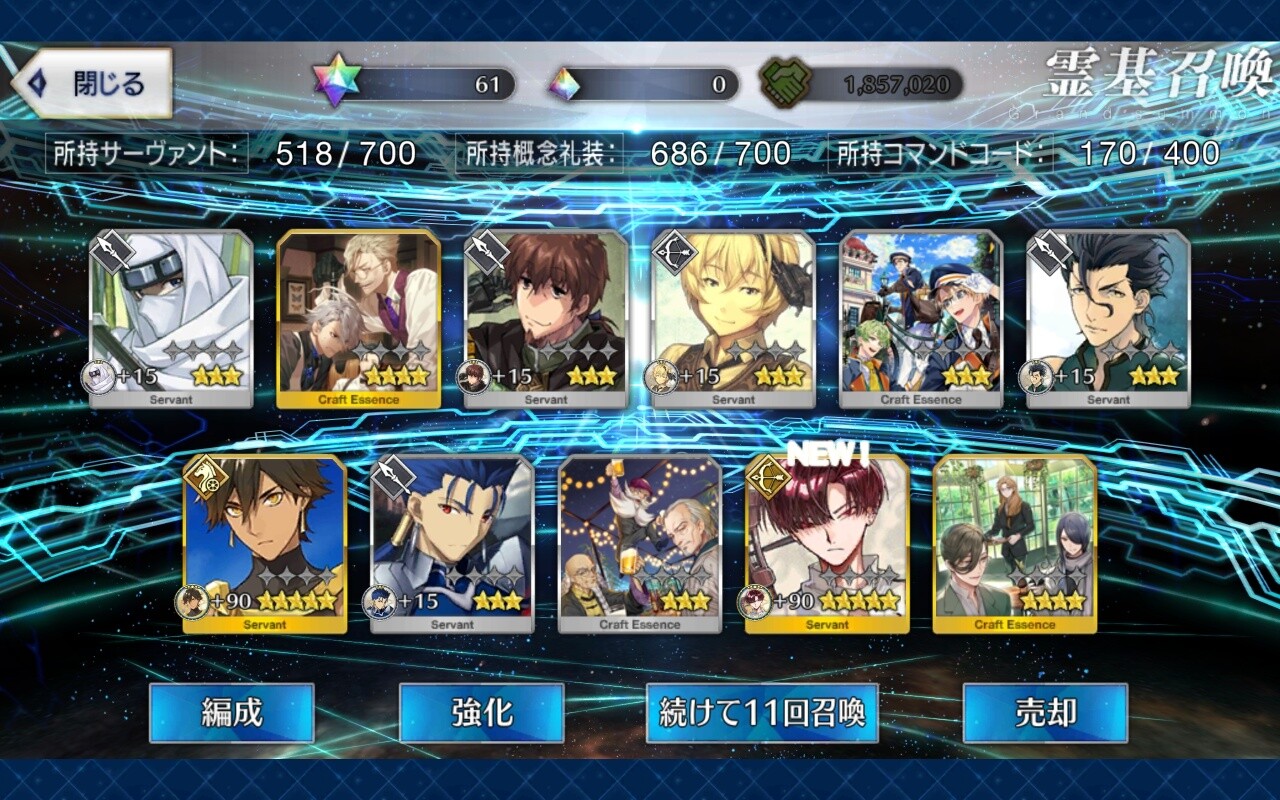Open the 強化 enhancement menu

point(481,713)
